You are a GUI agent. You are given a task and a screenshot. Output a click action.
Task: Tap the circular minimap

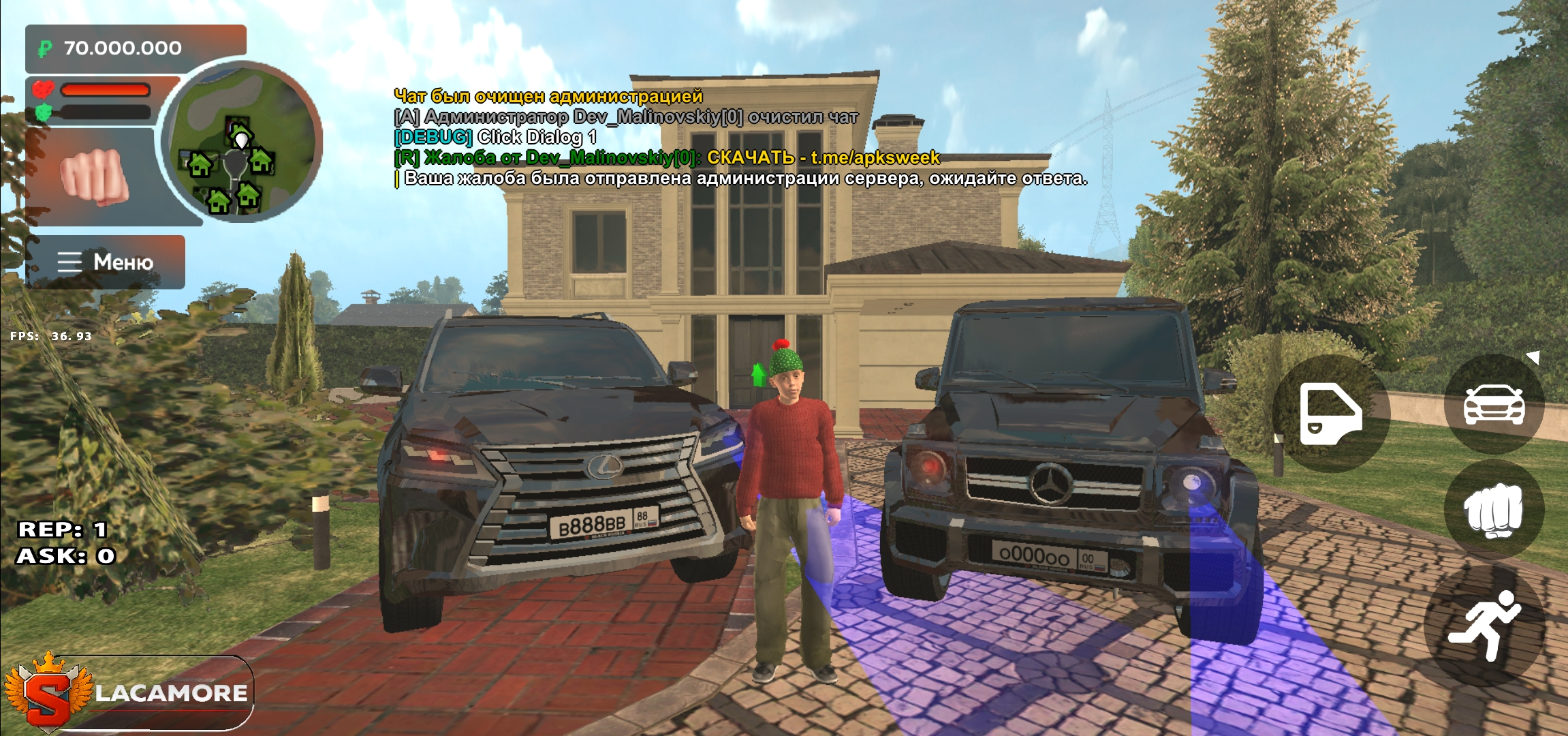pos(241,142)
